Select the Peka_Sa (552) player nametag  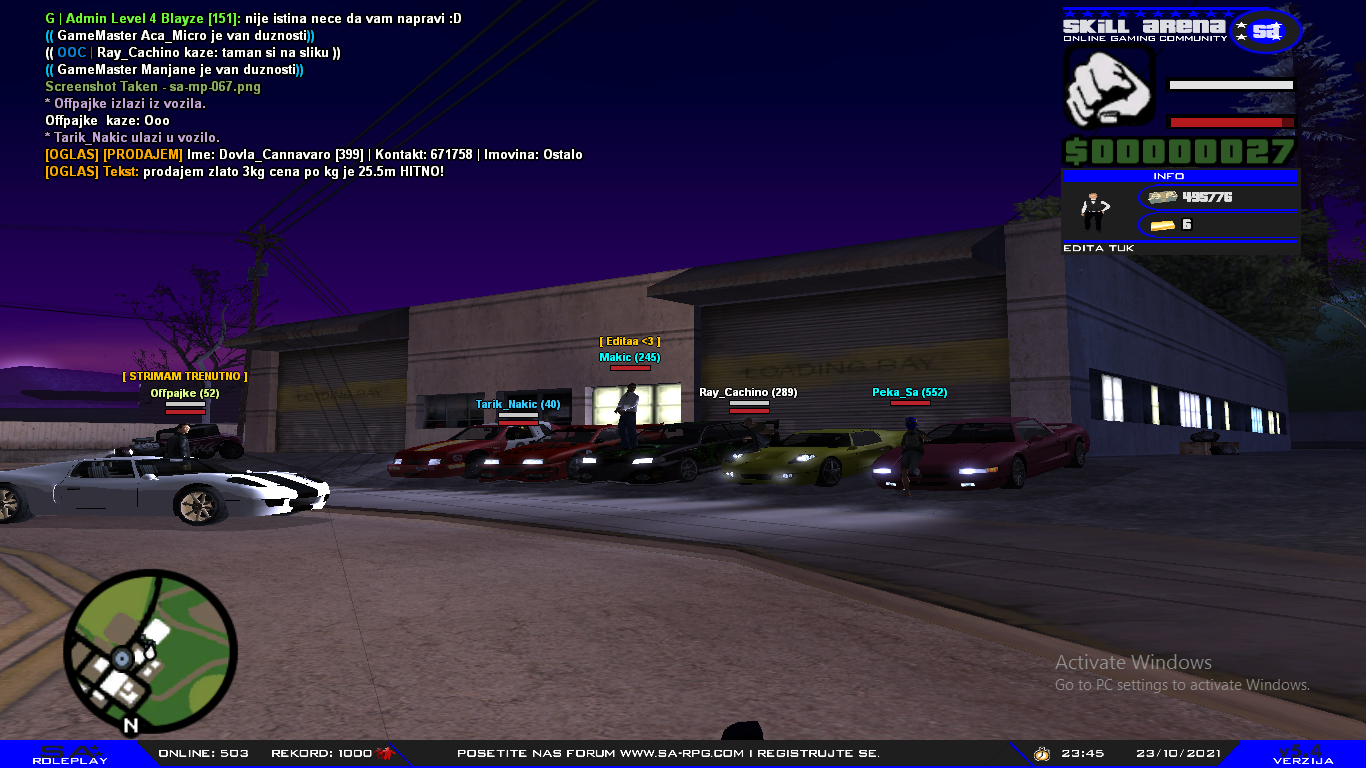[909, 392]
